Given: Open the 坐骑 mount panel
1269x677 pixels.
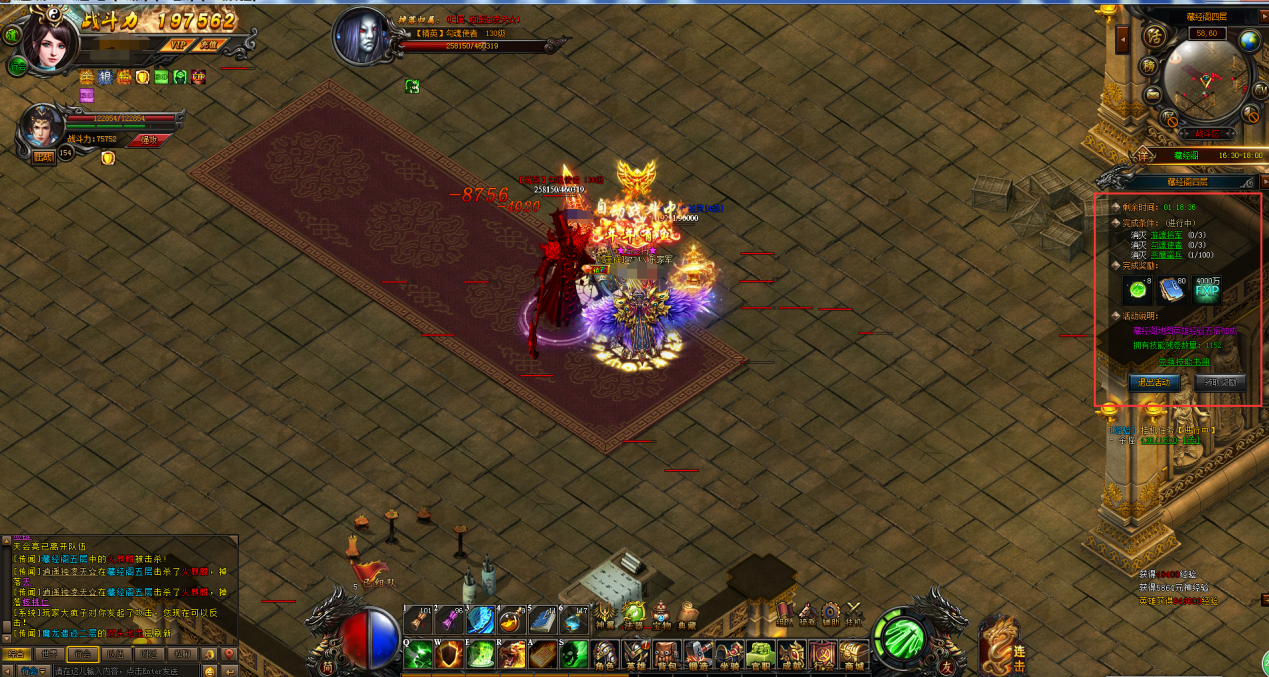Looking at the screenshot, I should 730,655.
